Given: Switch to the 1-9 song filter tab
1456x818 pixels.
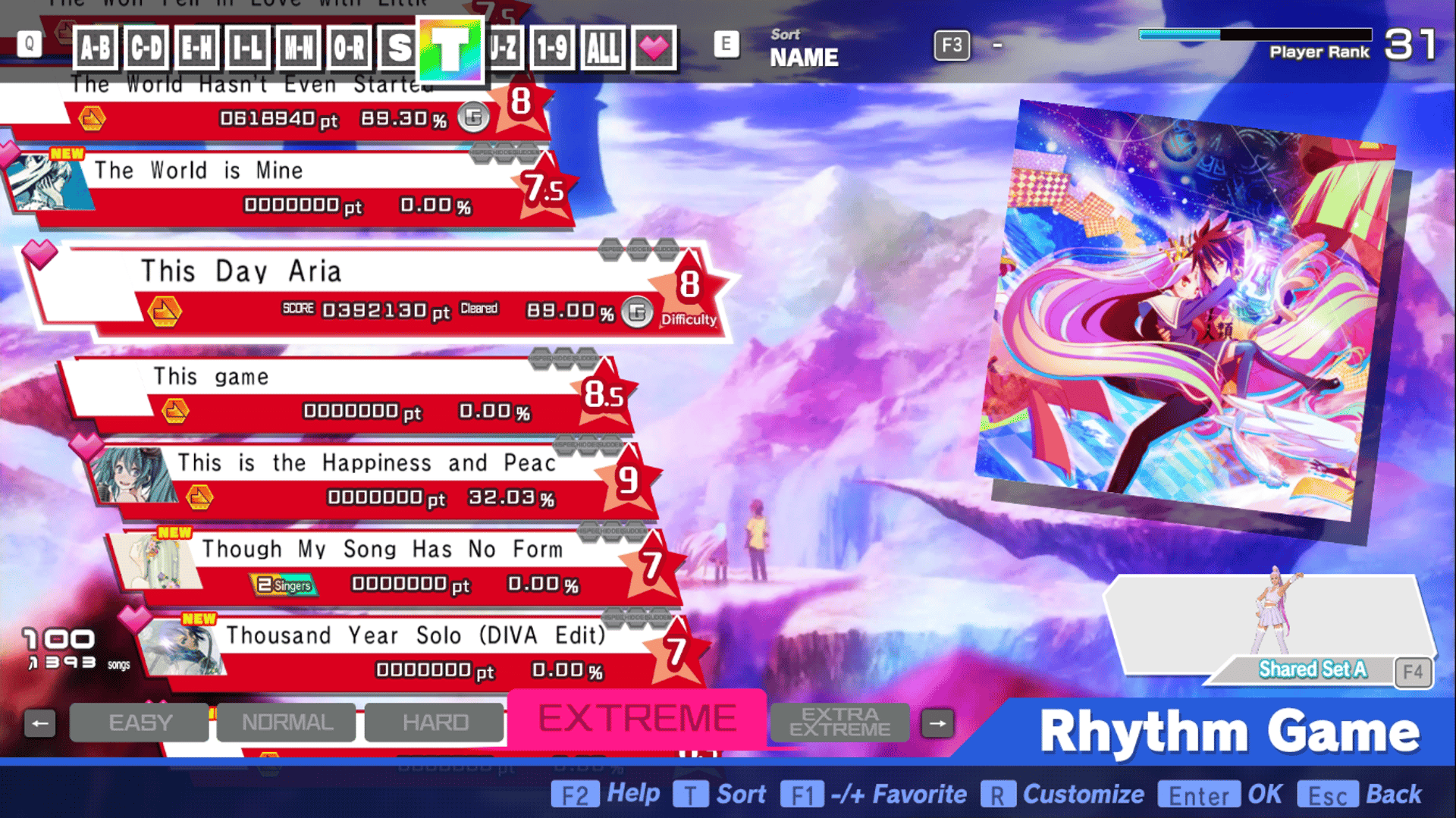Looking at the screenshot, I should pos(552,48).
